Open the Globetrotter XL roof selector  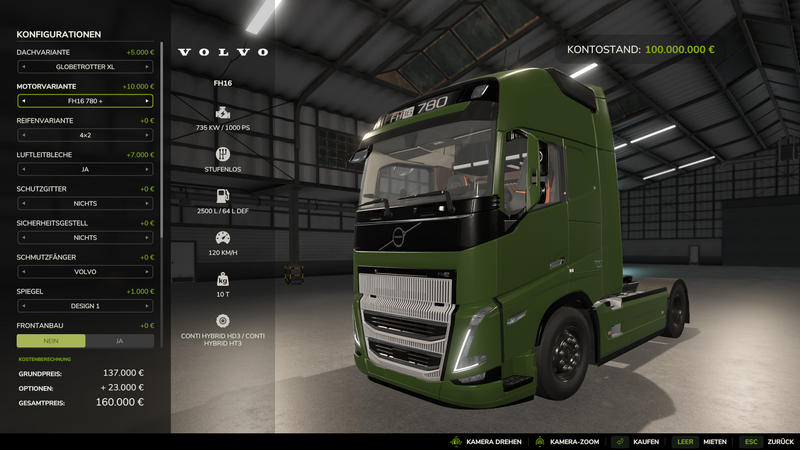pos(85,67)
